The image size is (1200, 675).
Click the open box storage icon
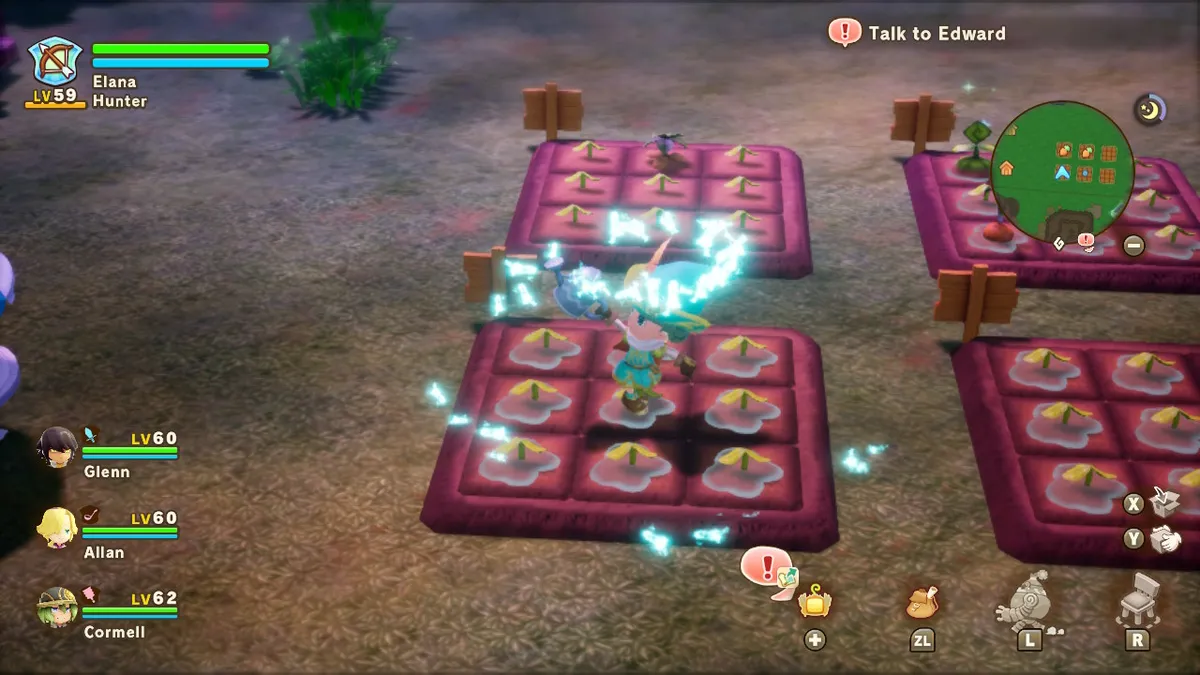coord(1162,501)
